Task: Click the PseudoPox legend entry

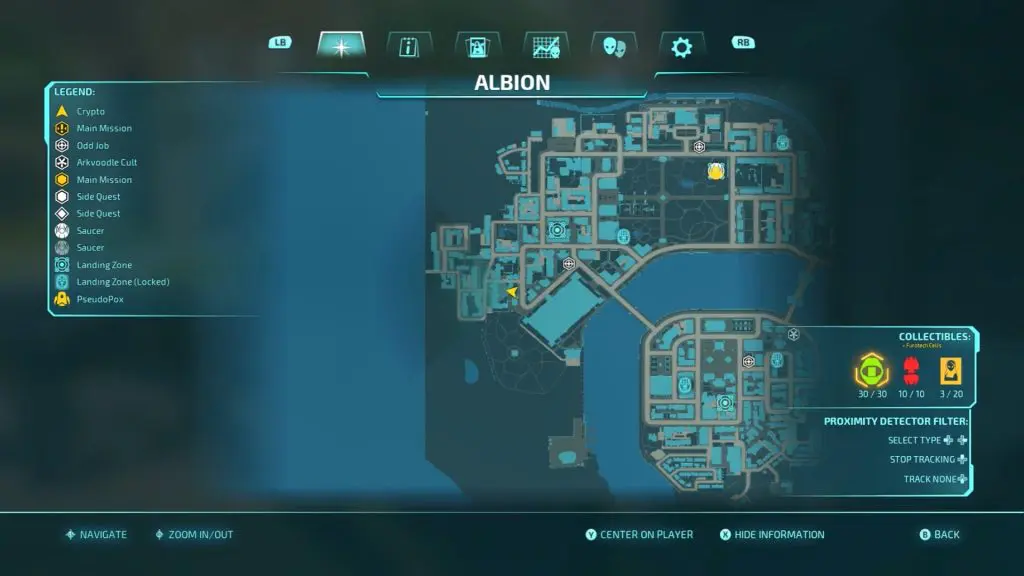Action: click(x=99, y=299)
